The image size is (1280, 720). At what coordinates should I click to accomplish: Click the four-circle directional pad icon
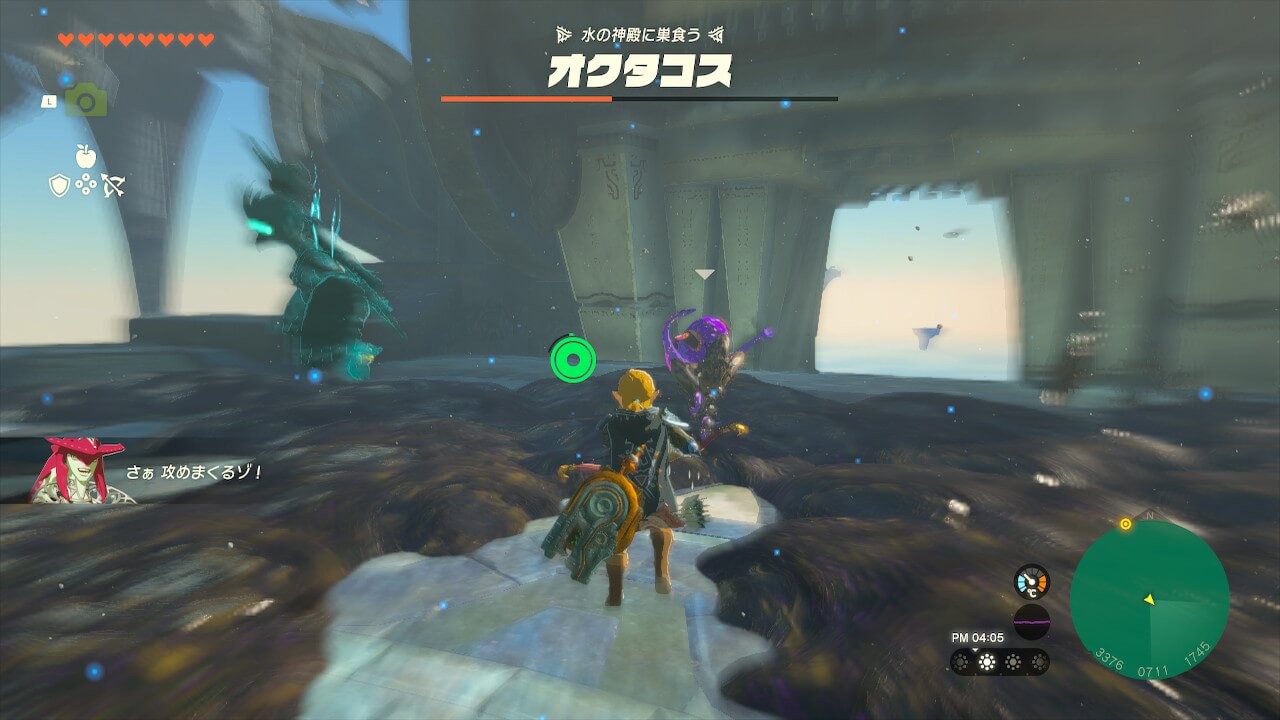[85, 185]
